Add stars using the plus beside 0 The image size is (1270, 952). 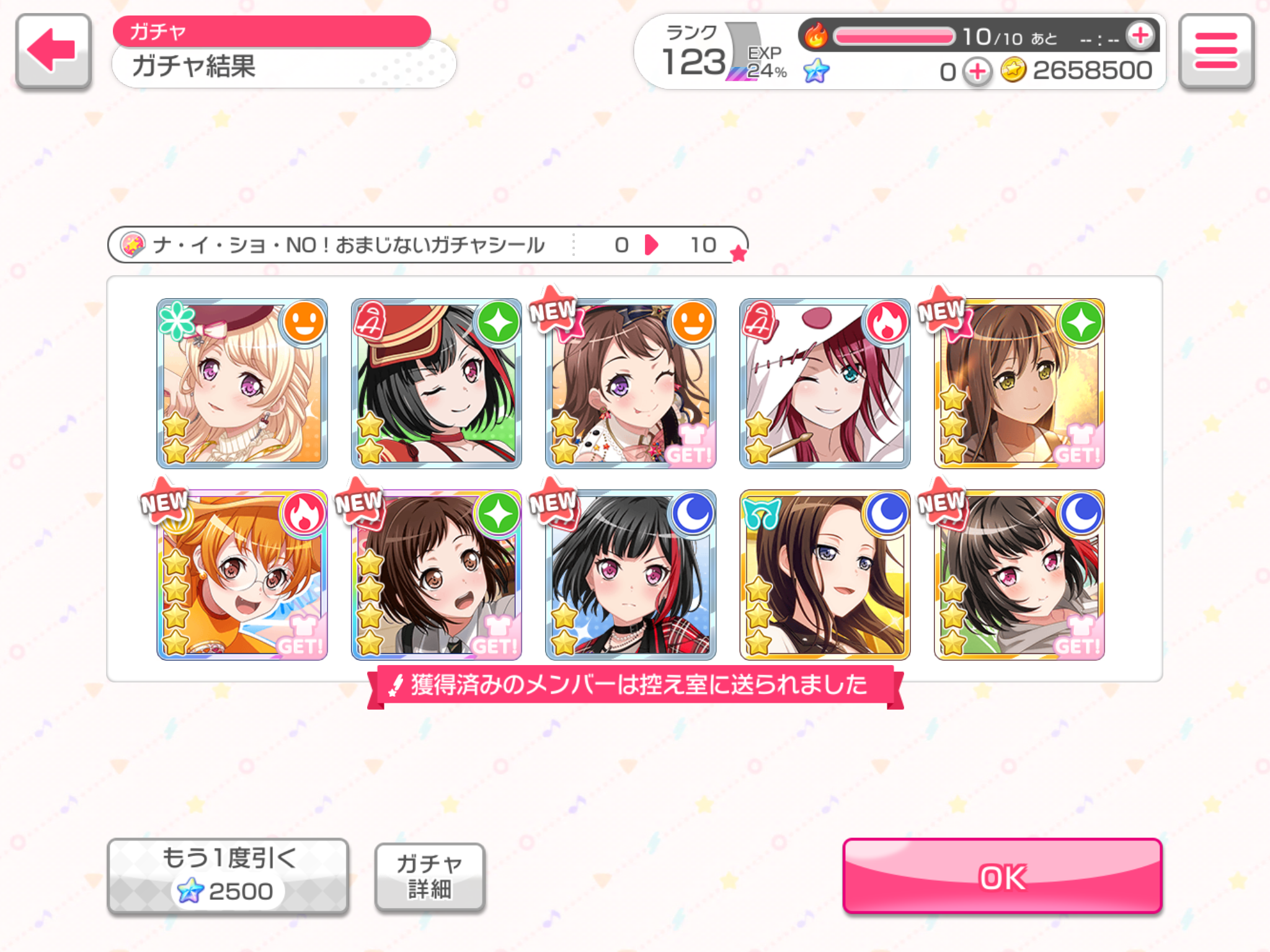pos(977,72)
